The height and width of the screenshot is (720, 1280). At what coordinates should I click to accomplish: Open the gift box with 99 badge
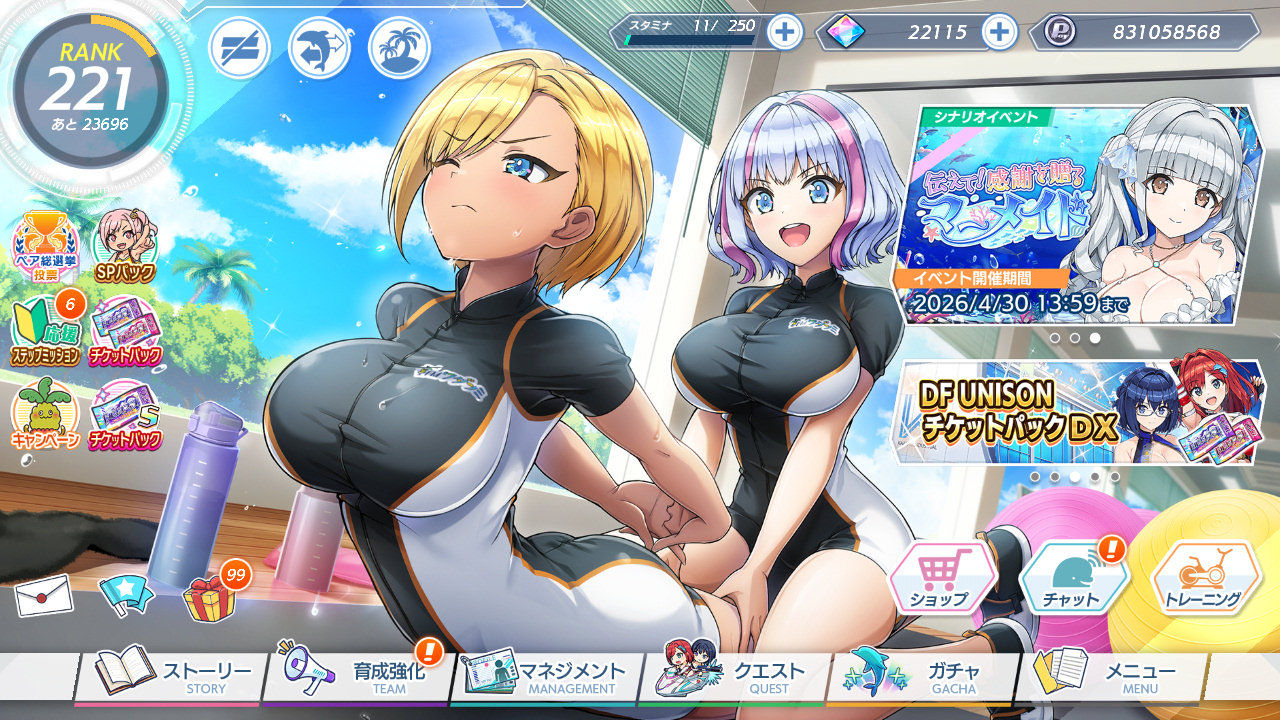click(x=210, y=597)
